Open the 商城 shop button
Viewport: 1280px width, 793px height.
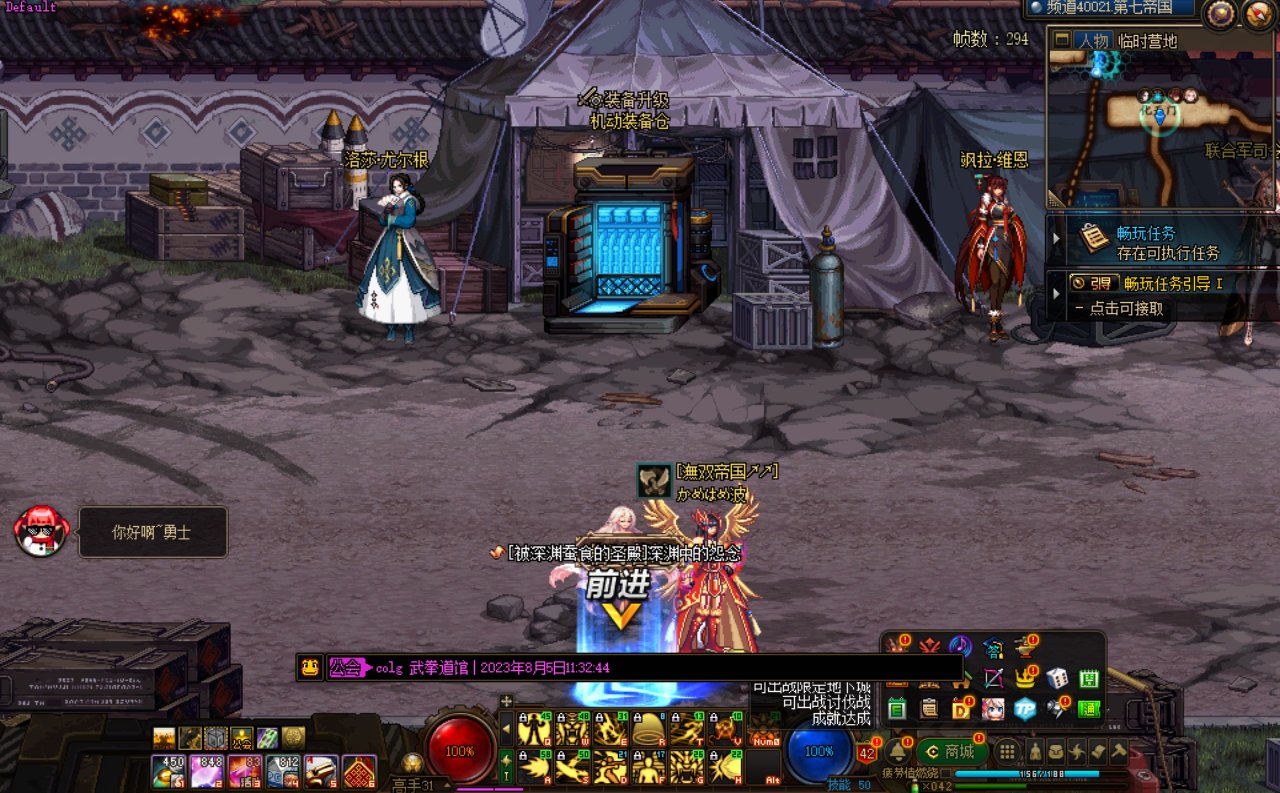tap(951, 752)
